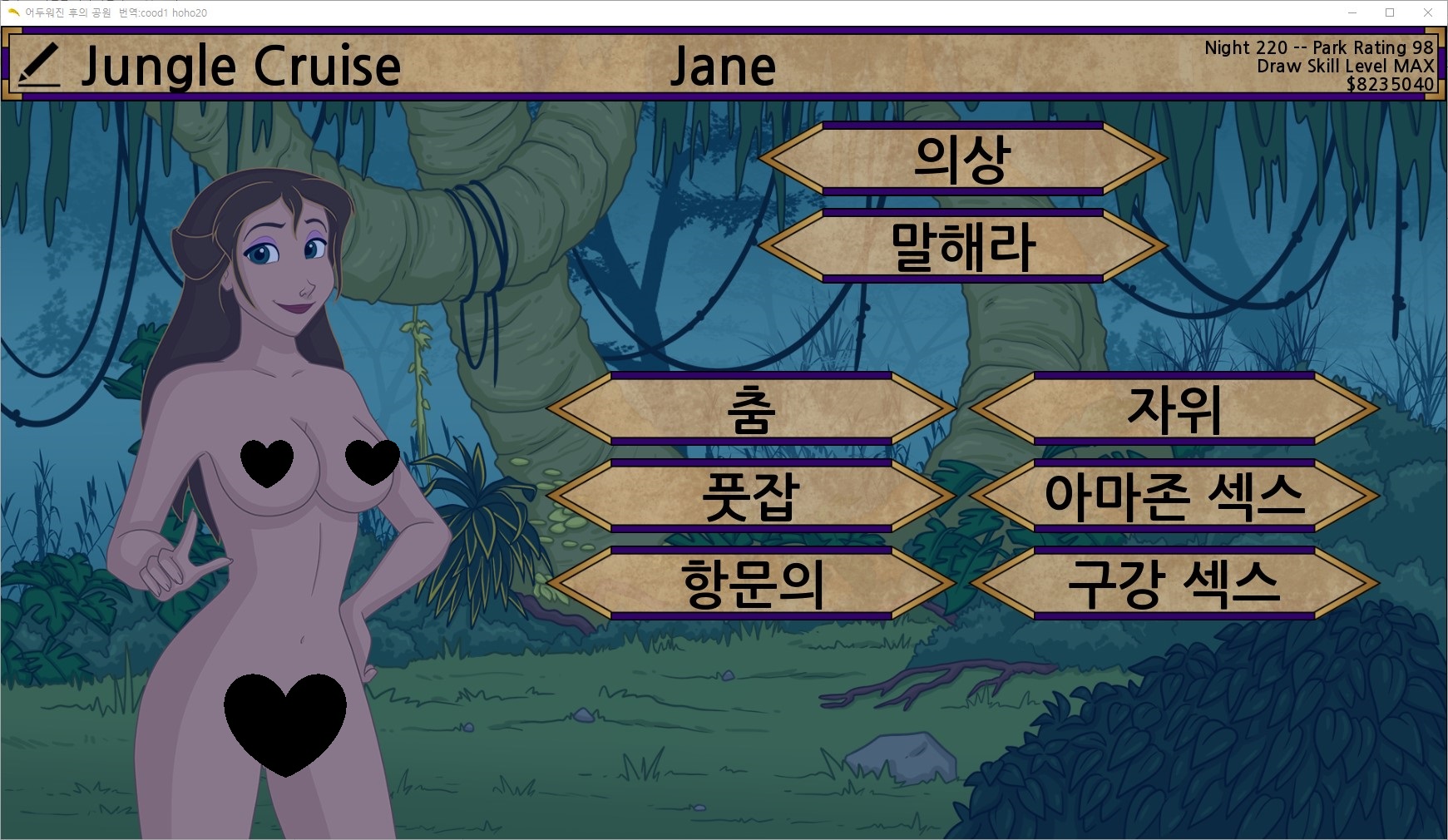Click the pencil draw icon
The width and height of the screenshot is (1448, 840).
tap(38, 65)
